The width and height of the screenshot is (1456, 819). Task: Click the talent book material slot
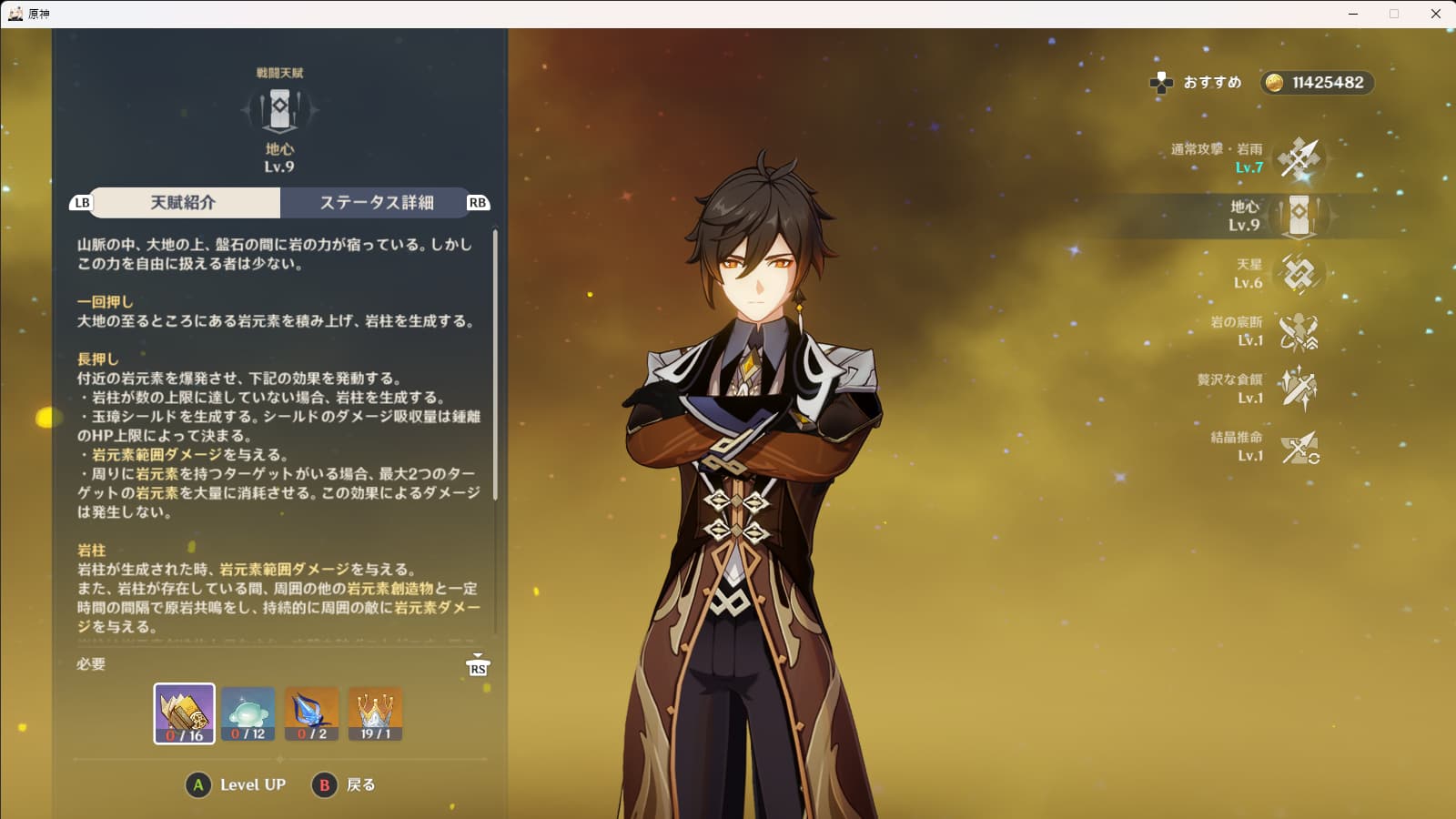point(185,713)
